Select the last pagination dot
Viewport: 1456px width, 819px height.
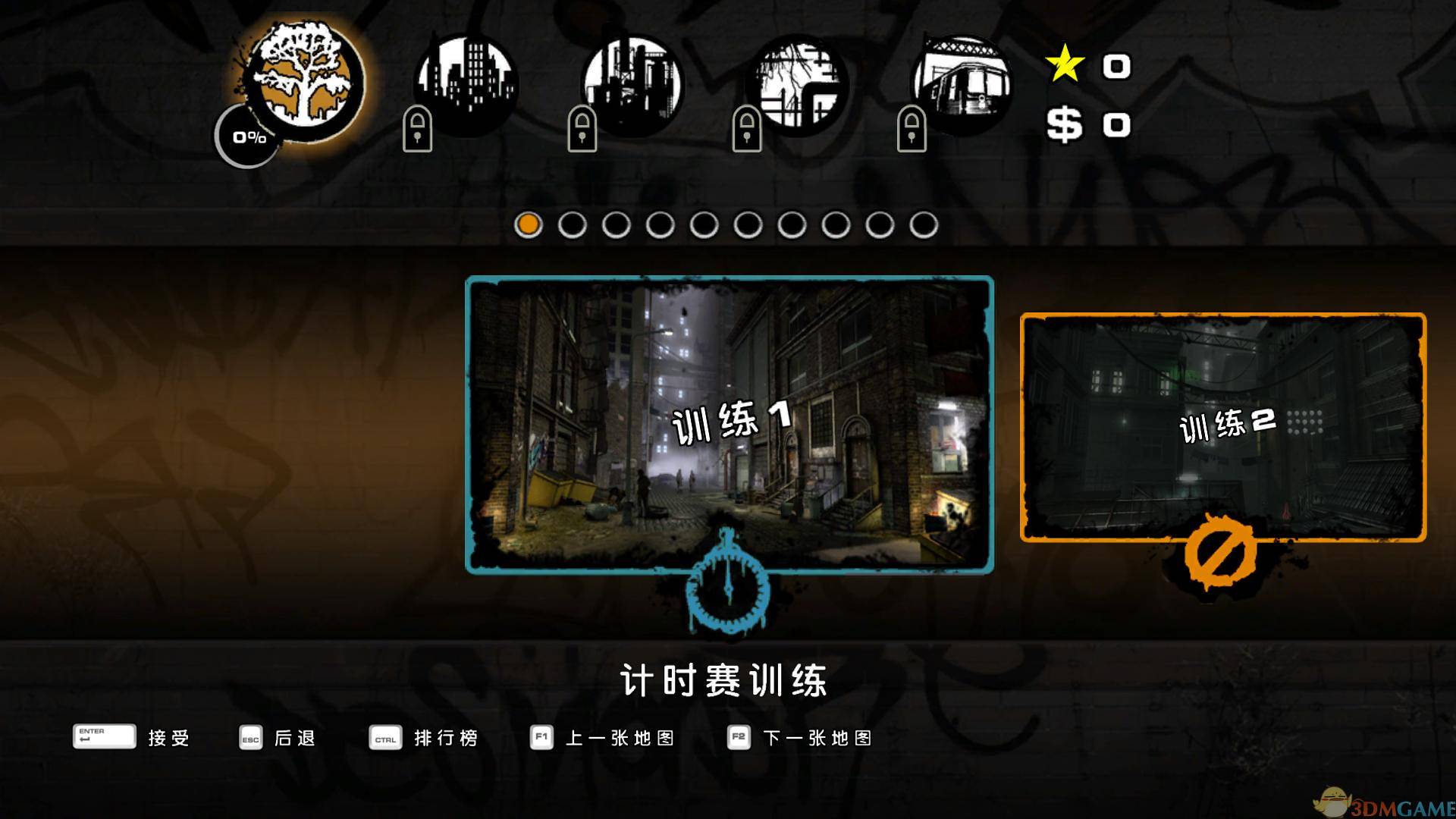point(924,224)
